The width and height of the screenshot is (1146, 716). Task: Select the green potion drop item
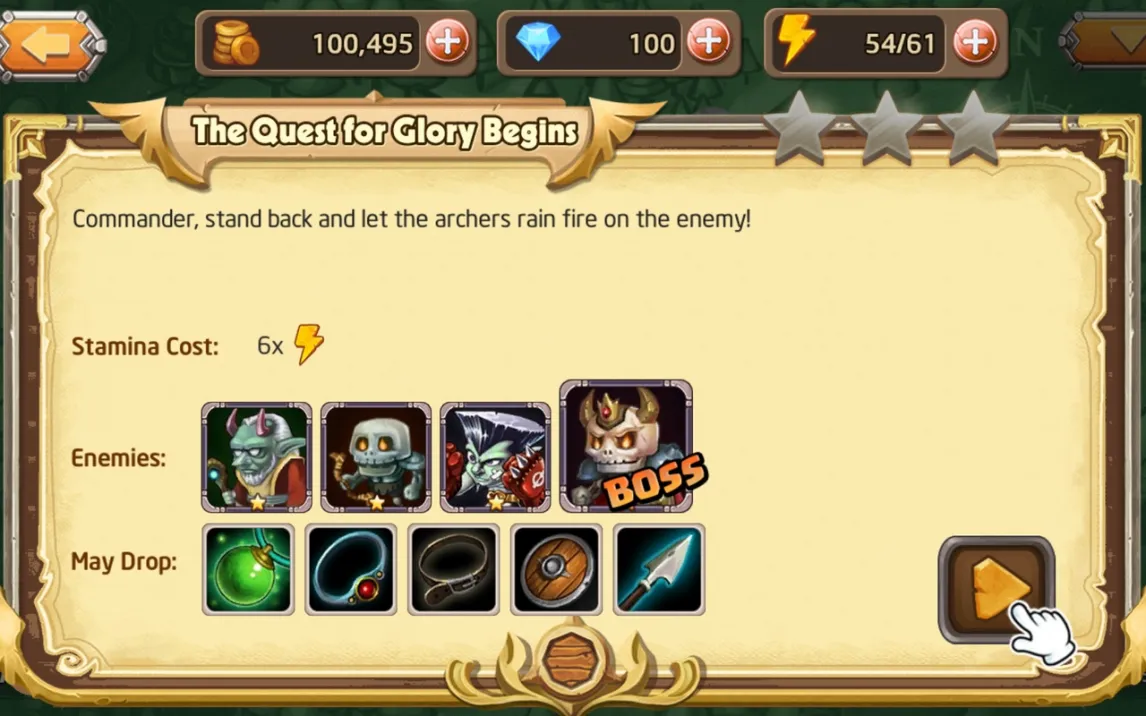tap(248, 569)
